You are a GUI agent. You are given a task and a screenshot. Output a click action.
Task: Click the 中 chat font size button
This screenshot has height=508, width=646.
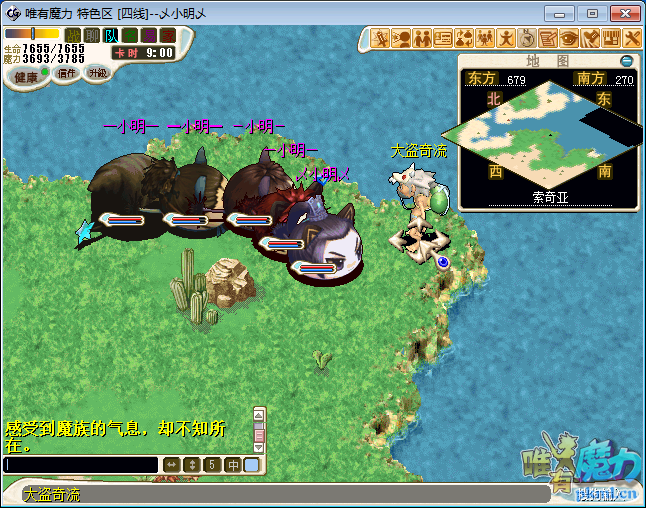tap(232, 465)
